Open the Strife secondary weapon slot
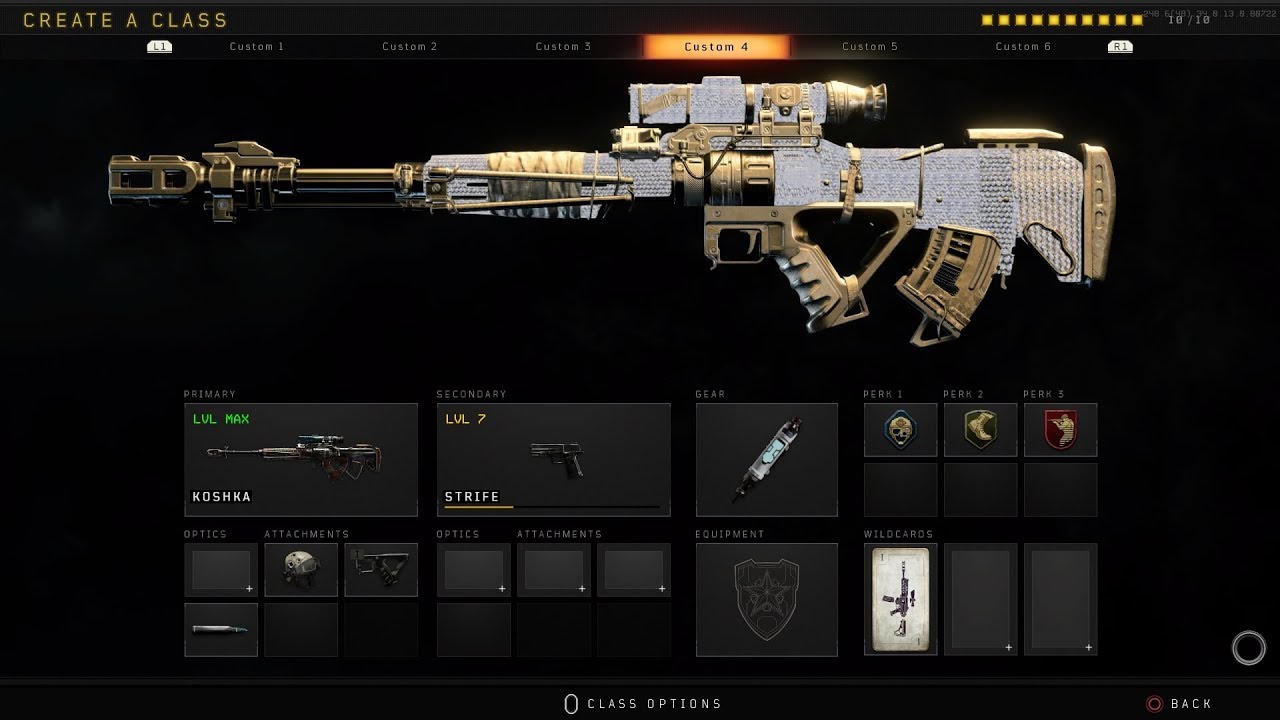 tap(553, 460)
